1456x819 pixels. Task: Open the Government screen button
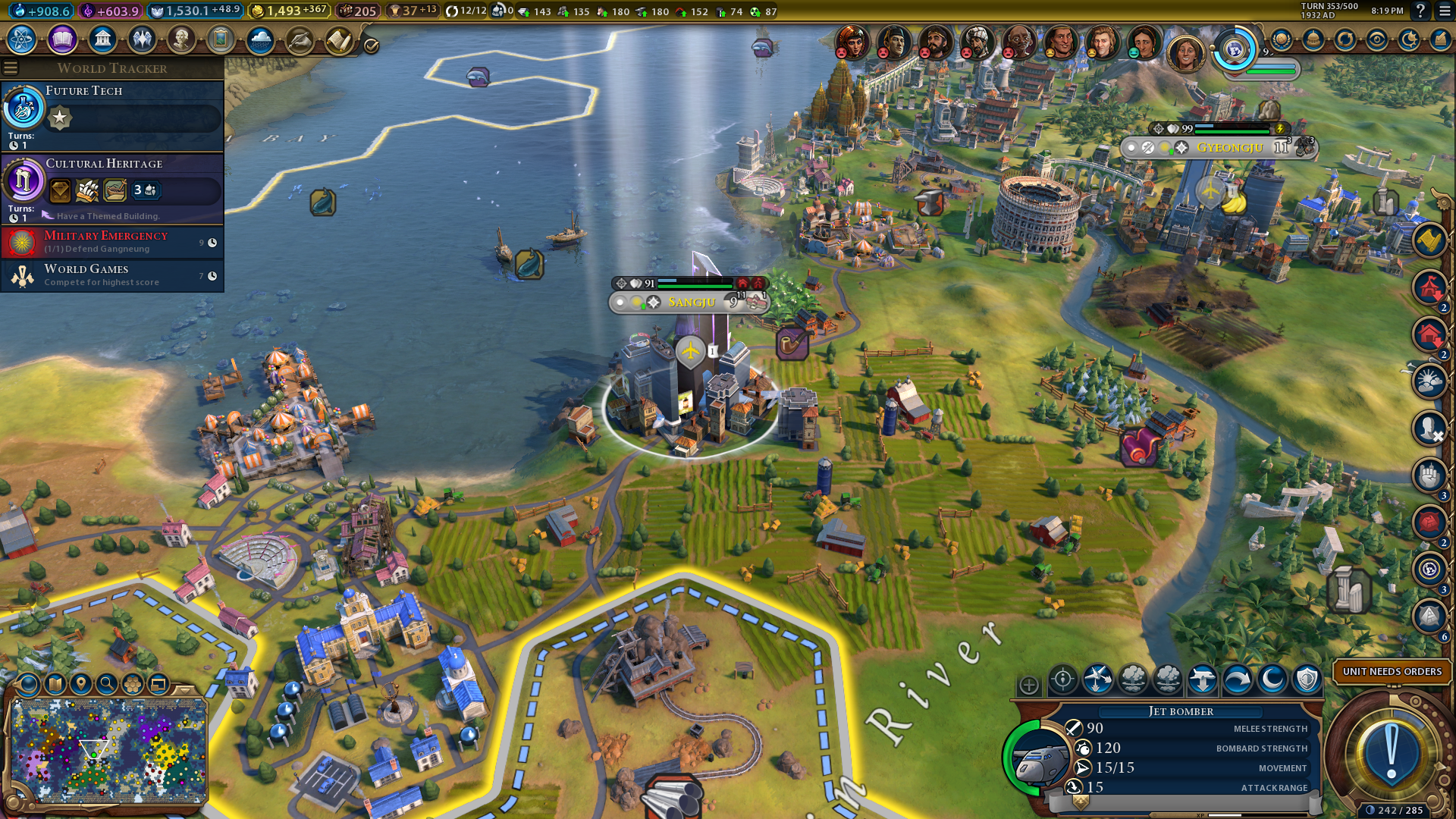102,39
